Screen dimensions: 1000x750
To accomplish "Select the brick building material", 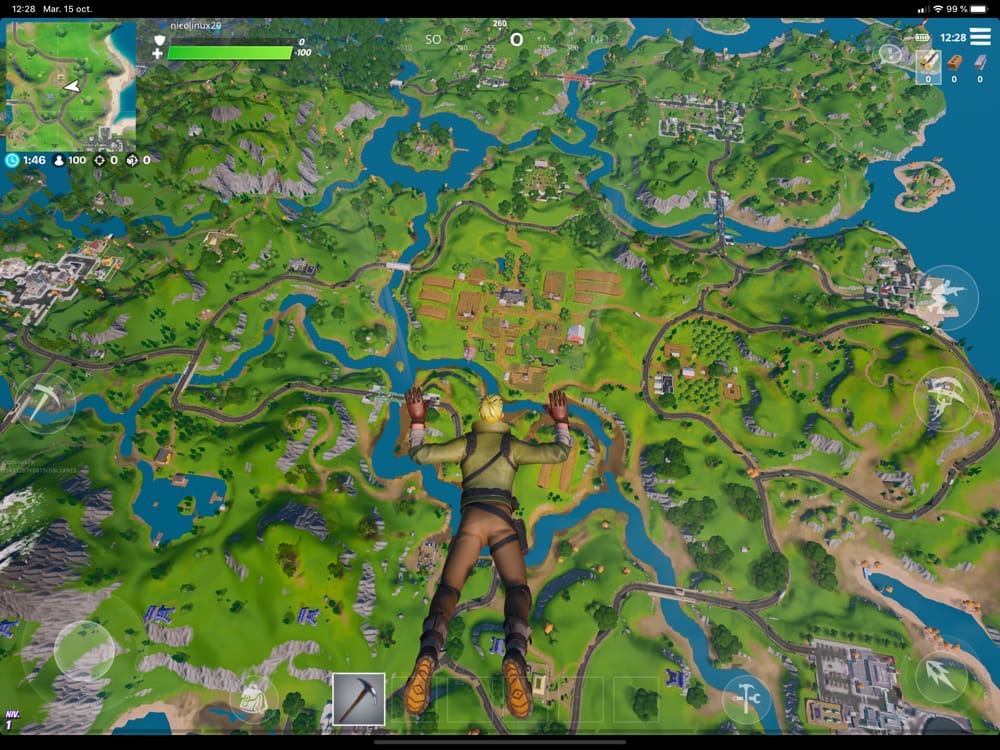I will [x=954, y=64].
